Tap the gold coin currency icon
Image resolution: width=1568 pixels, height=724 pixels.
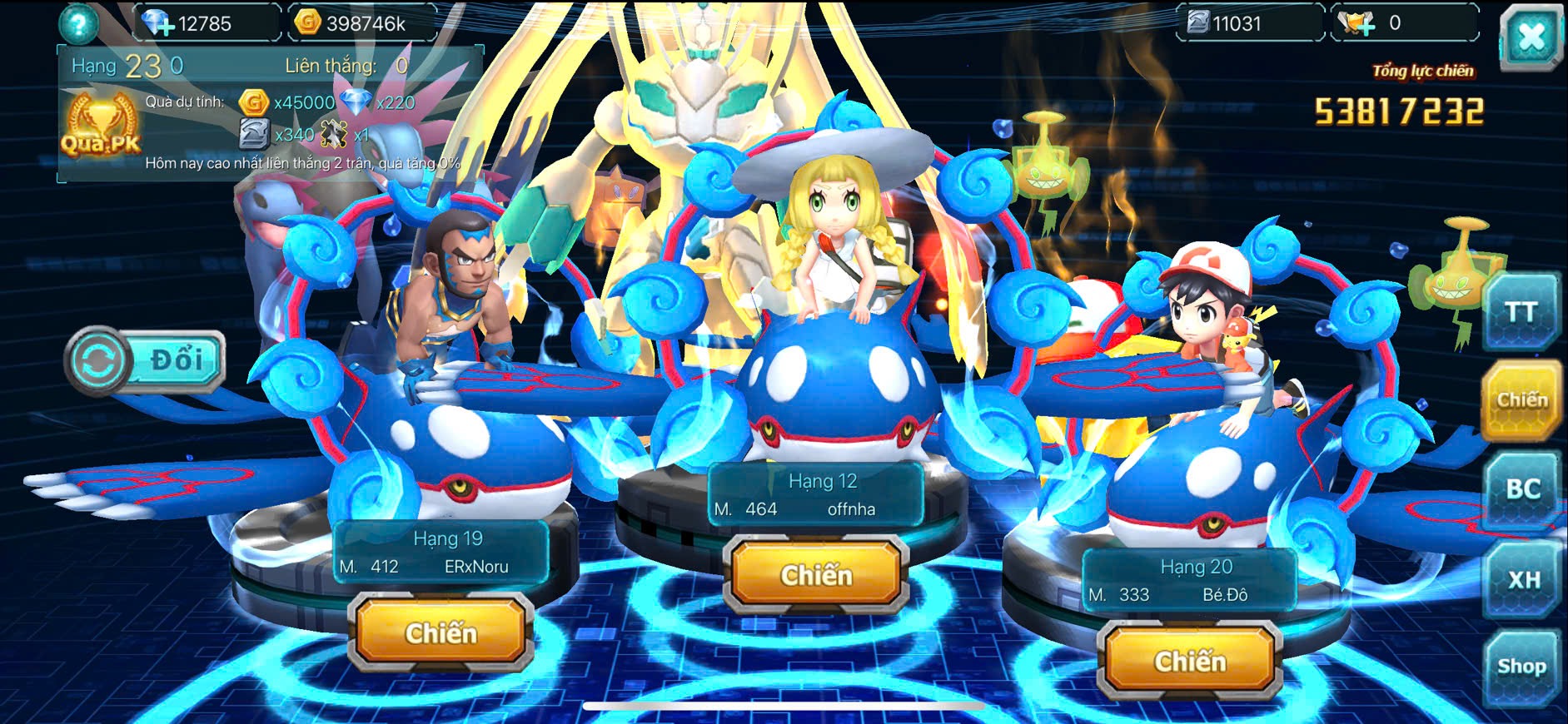point(308,22)
